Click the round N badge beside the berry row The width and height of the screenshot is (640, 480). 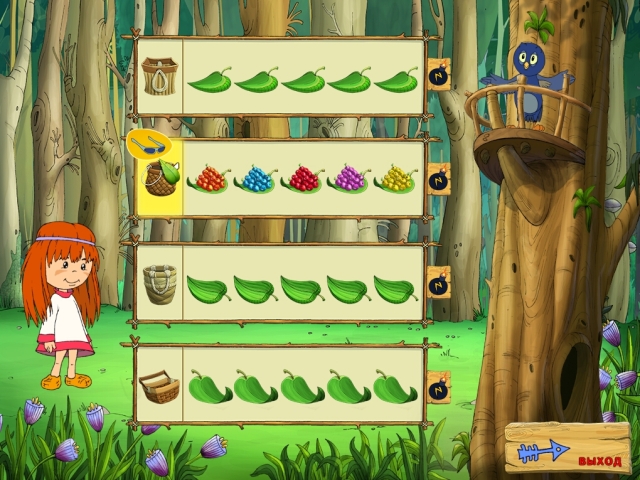click(x=438, y=179)
